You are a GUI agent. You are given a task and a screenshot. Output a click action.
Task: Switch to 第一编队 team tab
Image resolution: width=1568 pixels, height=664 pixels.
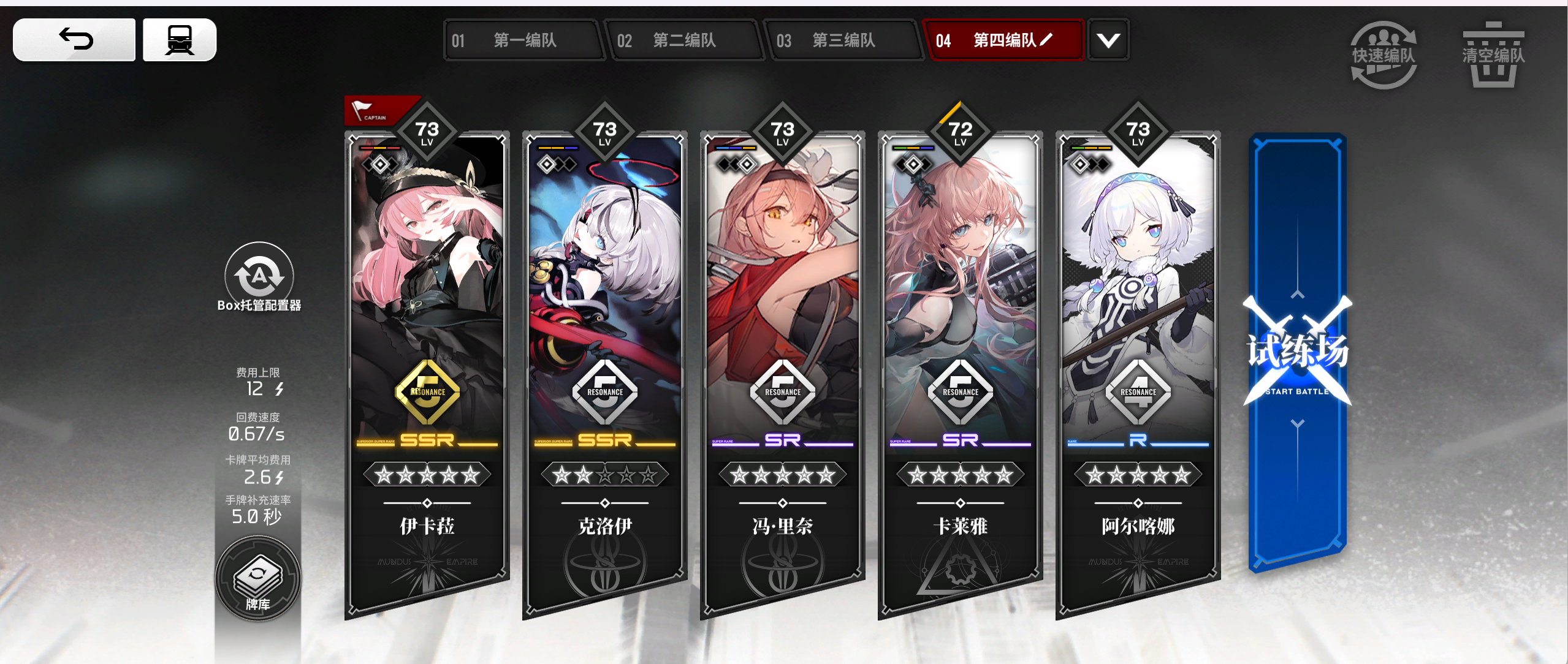tap(523, 40)
